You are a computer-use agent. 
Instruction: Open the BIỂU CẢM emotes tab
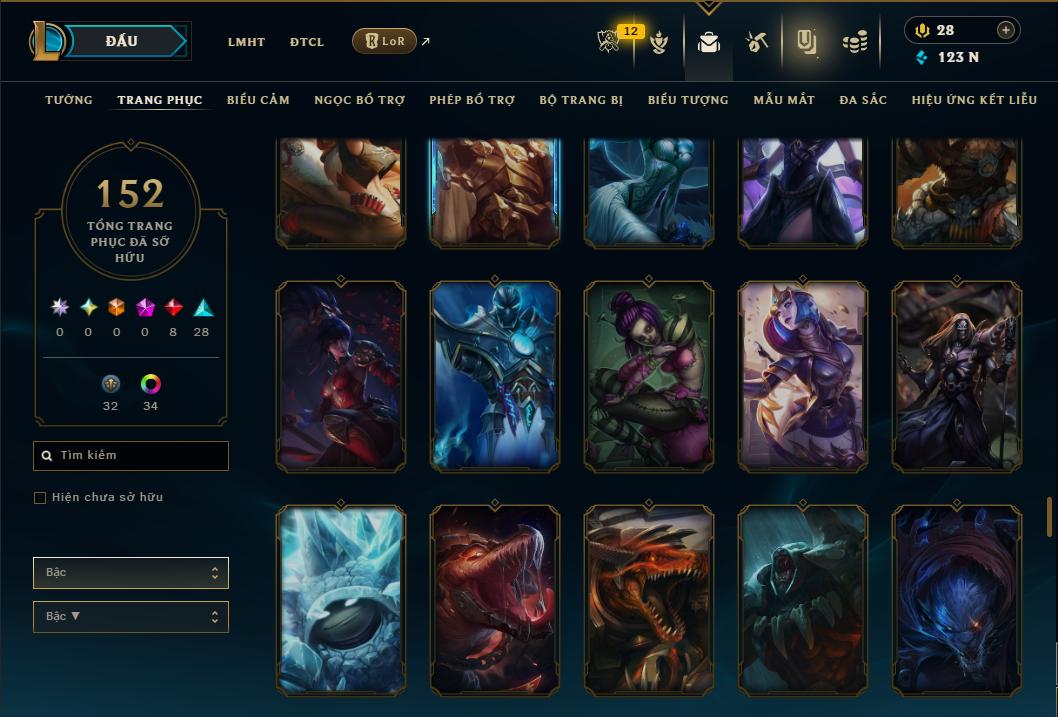click(258, 100)
